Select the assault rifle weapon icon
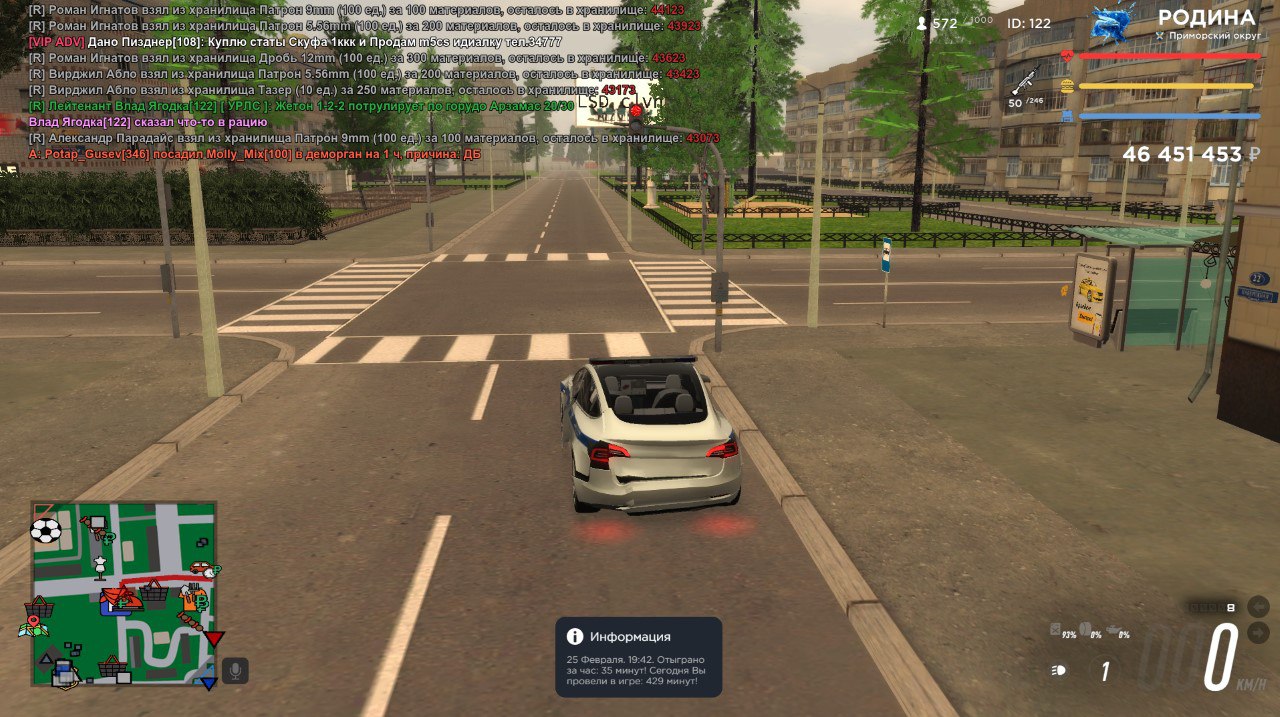 coord(1025,80)
